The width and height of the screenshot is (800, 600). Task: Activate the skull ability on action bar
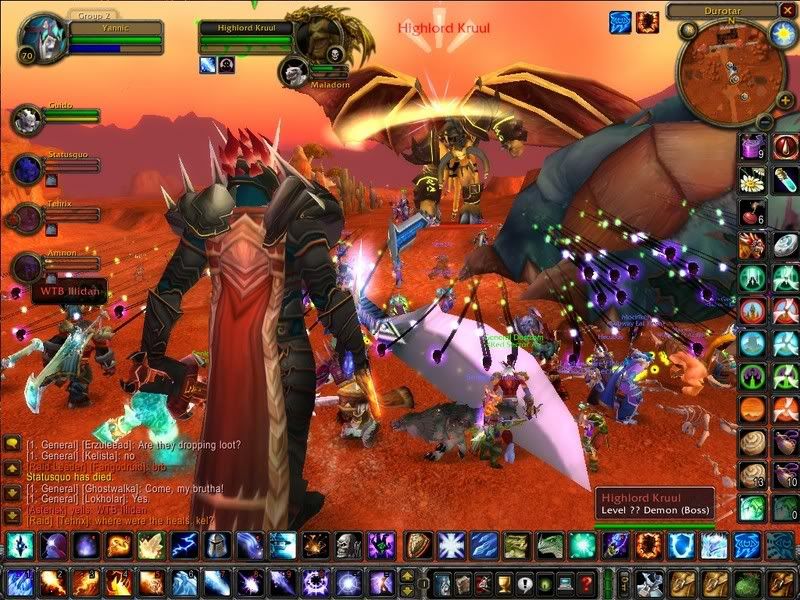click(347, 545)
